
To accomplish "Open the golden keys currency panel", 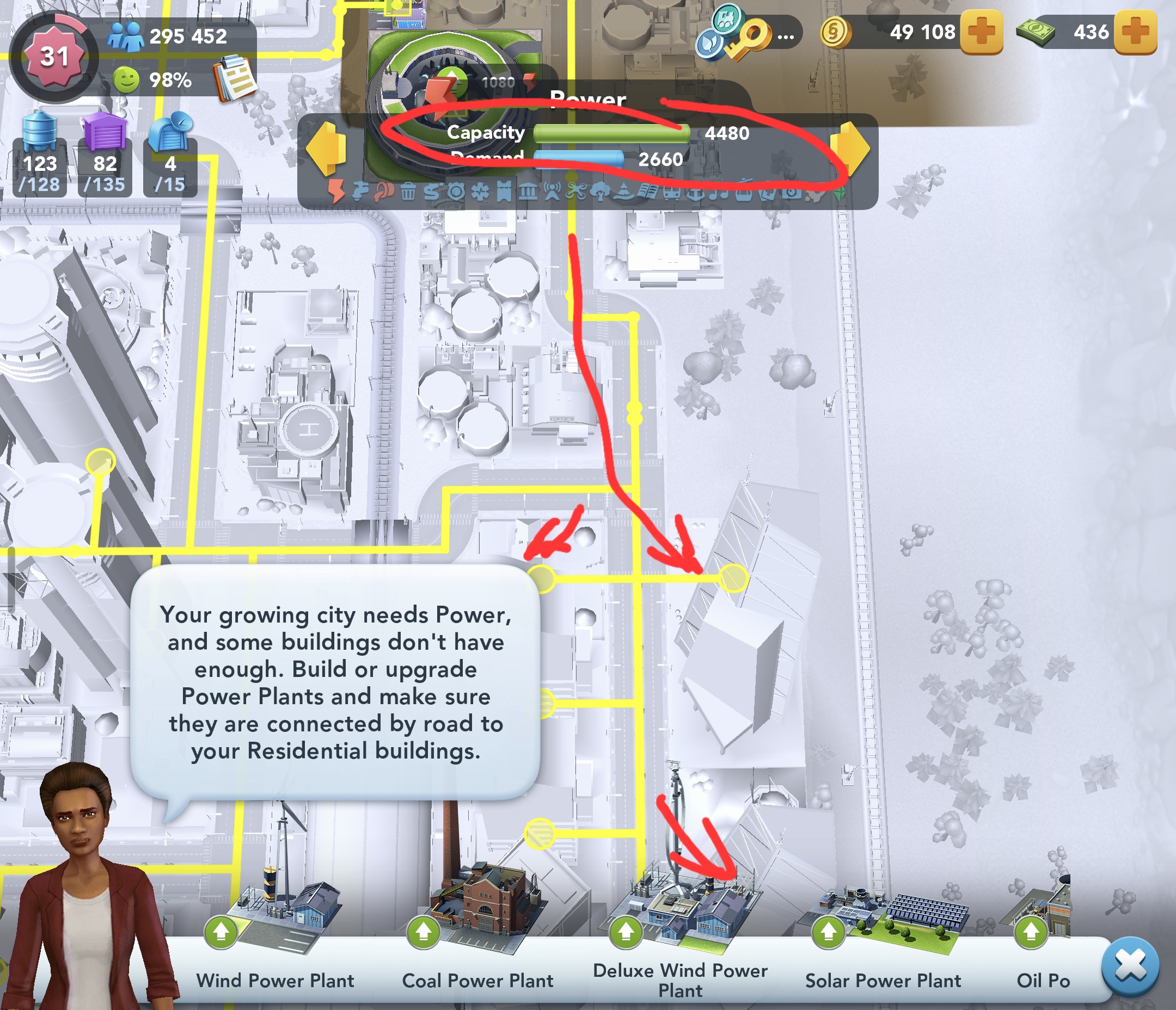I will (752, 35).
